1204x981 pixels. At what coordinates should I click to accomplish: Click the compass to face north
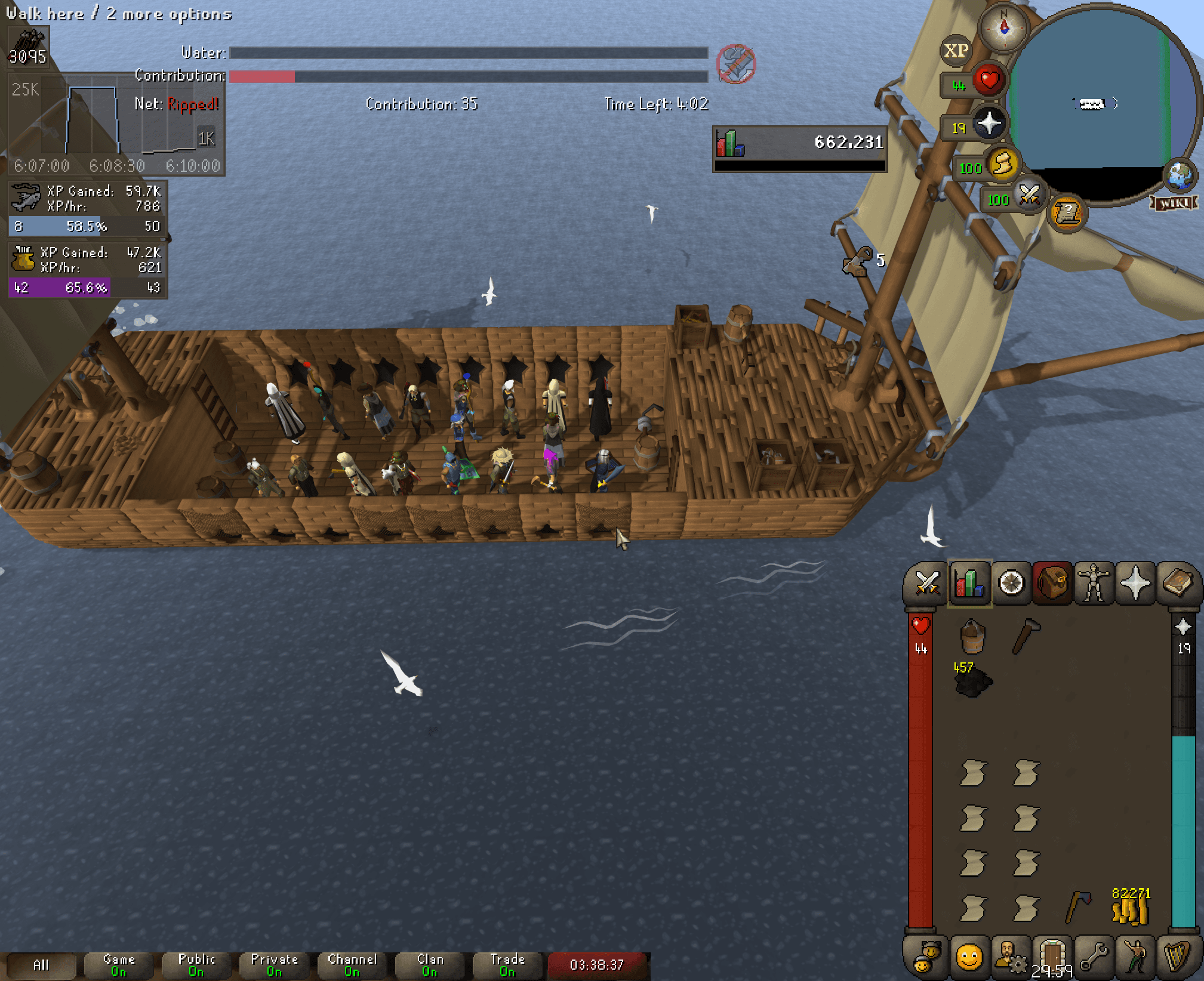pos(1004,27)
